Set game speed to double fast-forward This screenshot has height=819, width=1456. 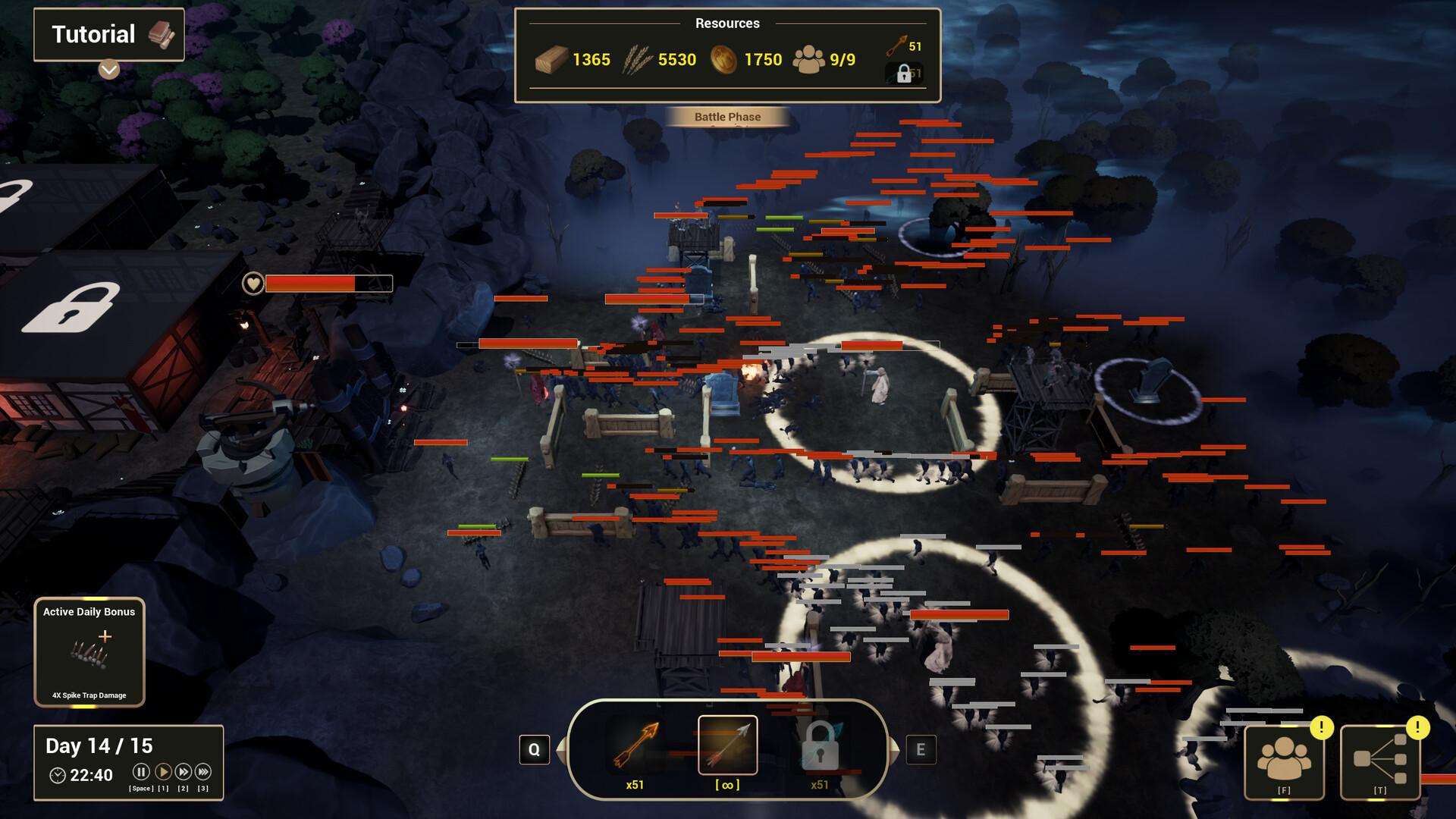coord(183,772)
